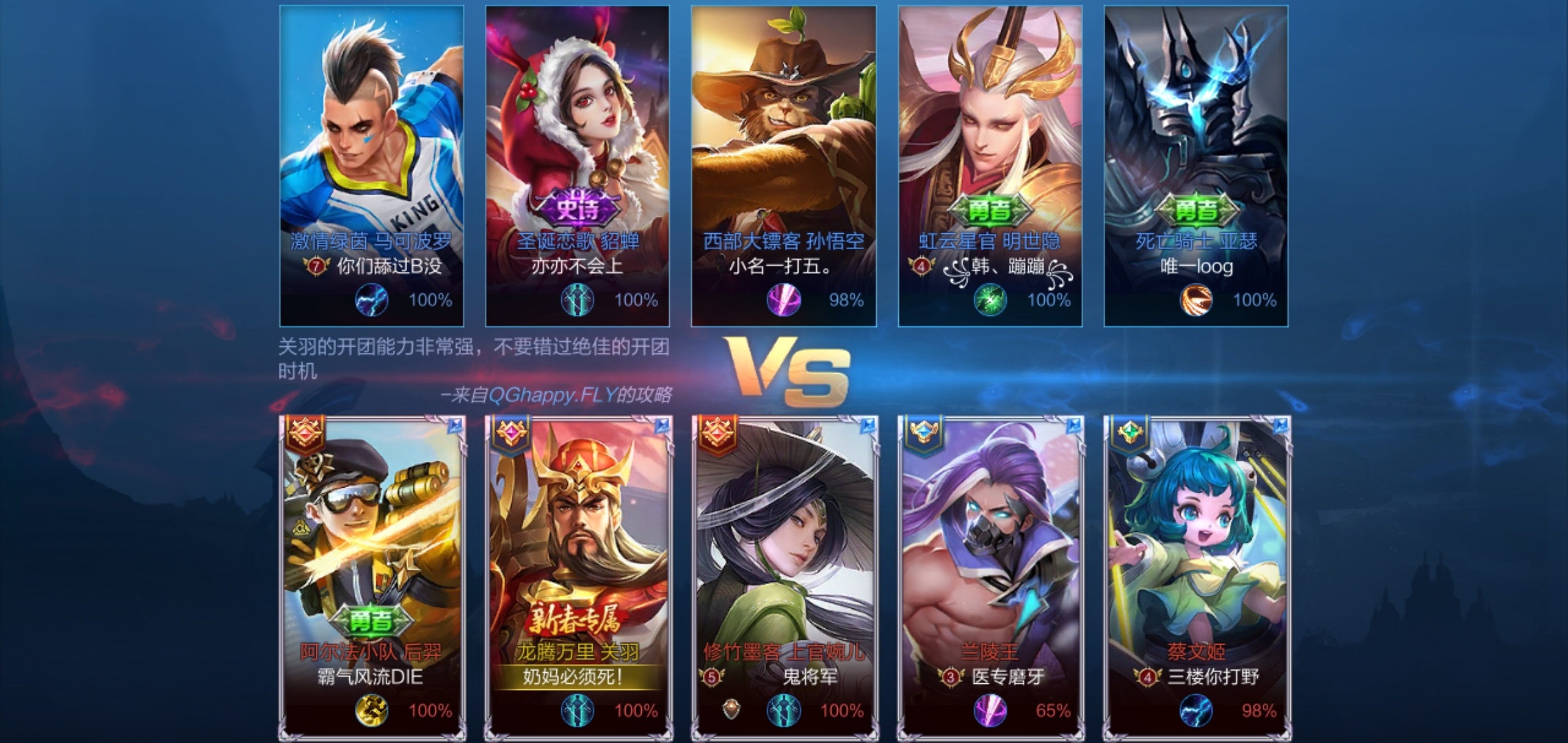Click the orange summoner spell icon on 亚瑟's card
1568x743 pixels.
pyautogui.click(x=1196, y=300)
